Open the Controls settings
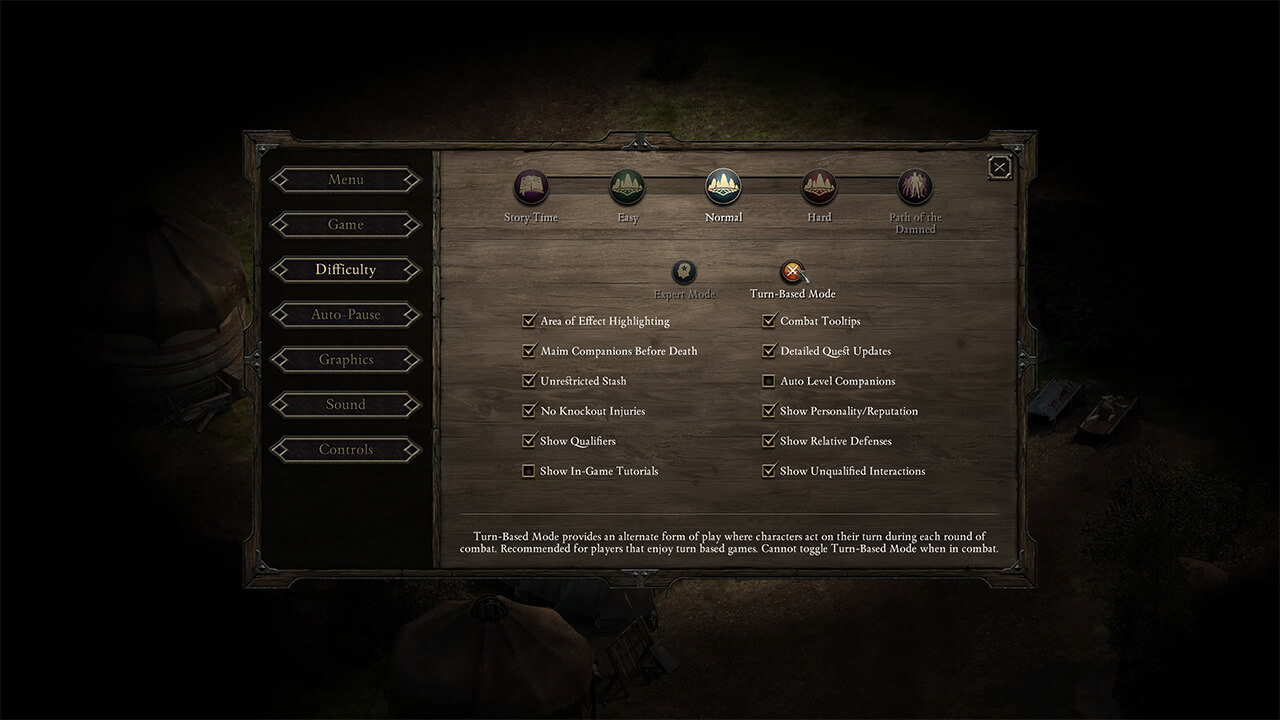 [x=345, y=449]
